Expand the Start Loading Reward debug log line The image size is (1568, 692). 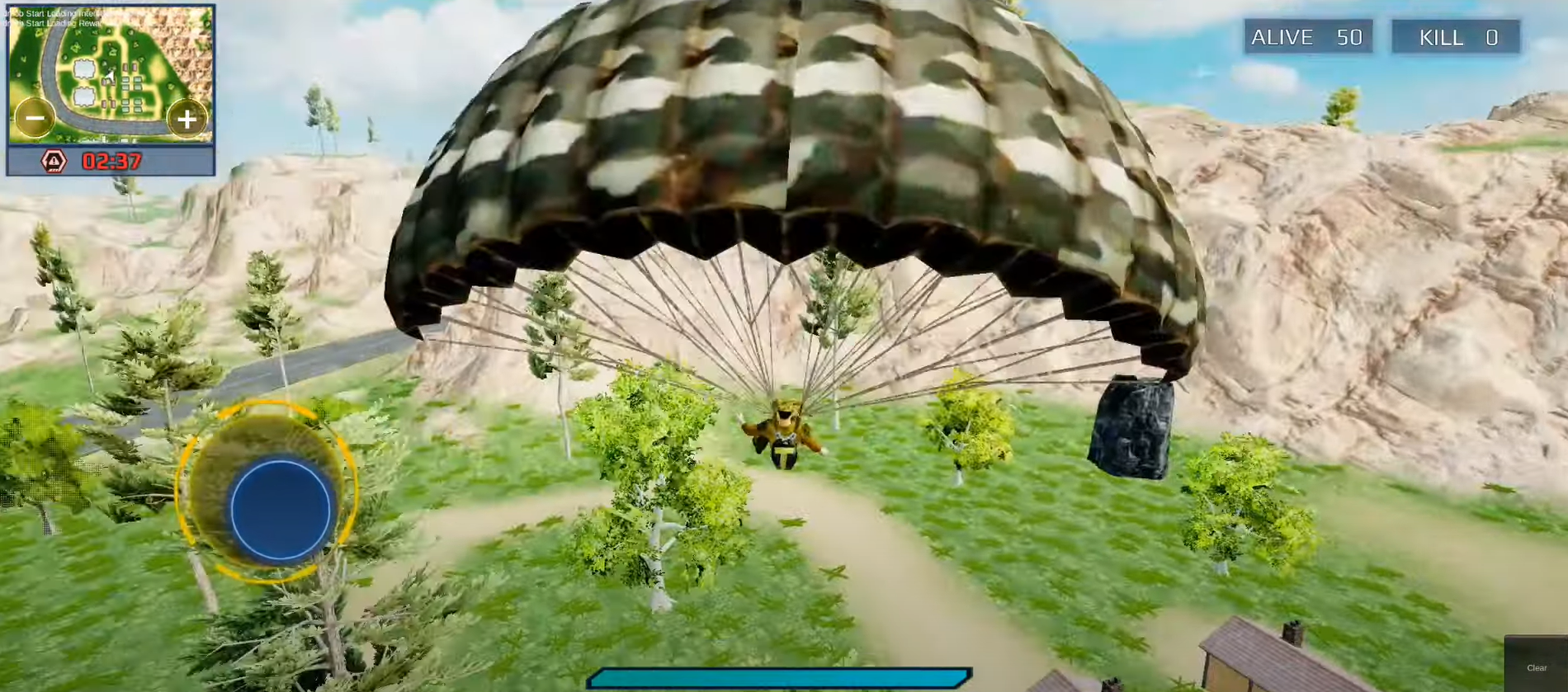(54, 22)
